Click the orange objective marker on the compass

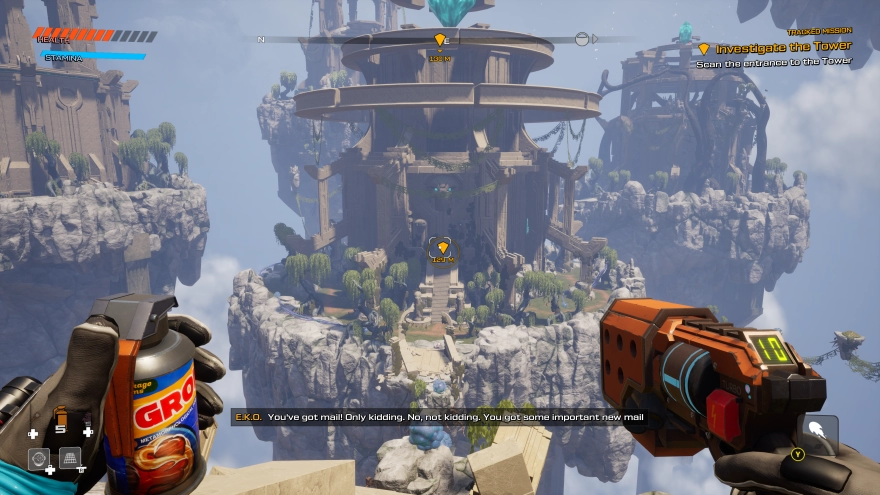pyautogui.click(x=439, y=40)
